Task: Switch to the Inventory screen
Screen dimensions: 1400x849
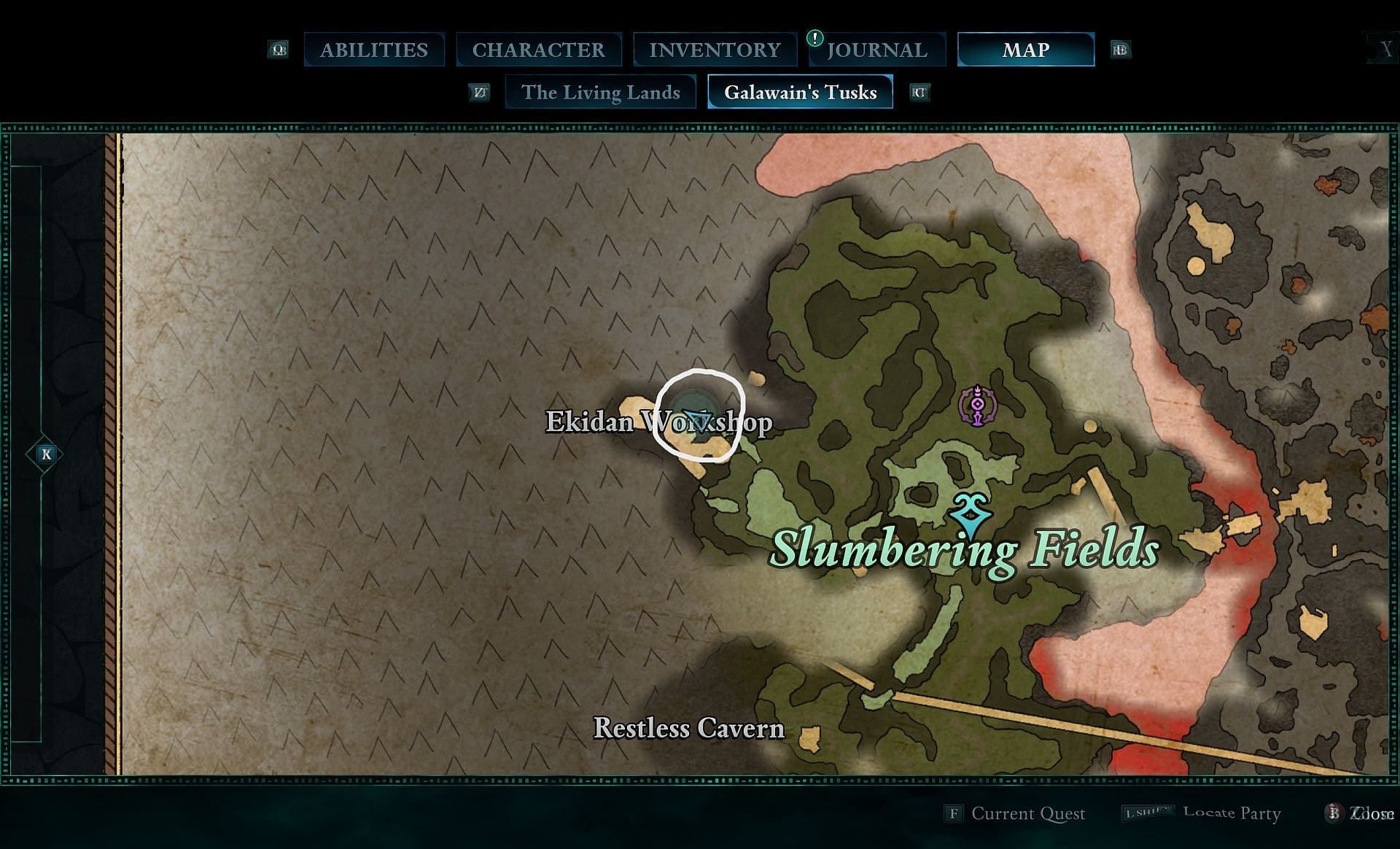Action: click(x=715, y=49)
